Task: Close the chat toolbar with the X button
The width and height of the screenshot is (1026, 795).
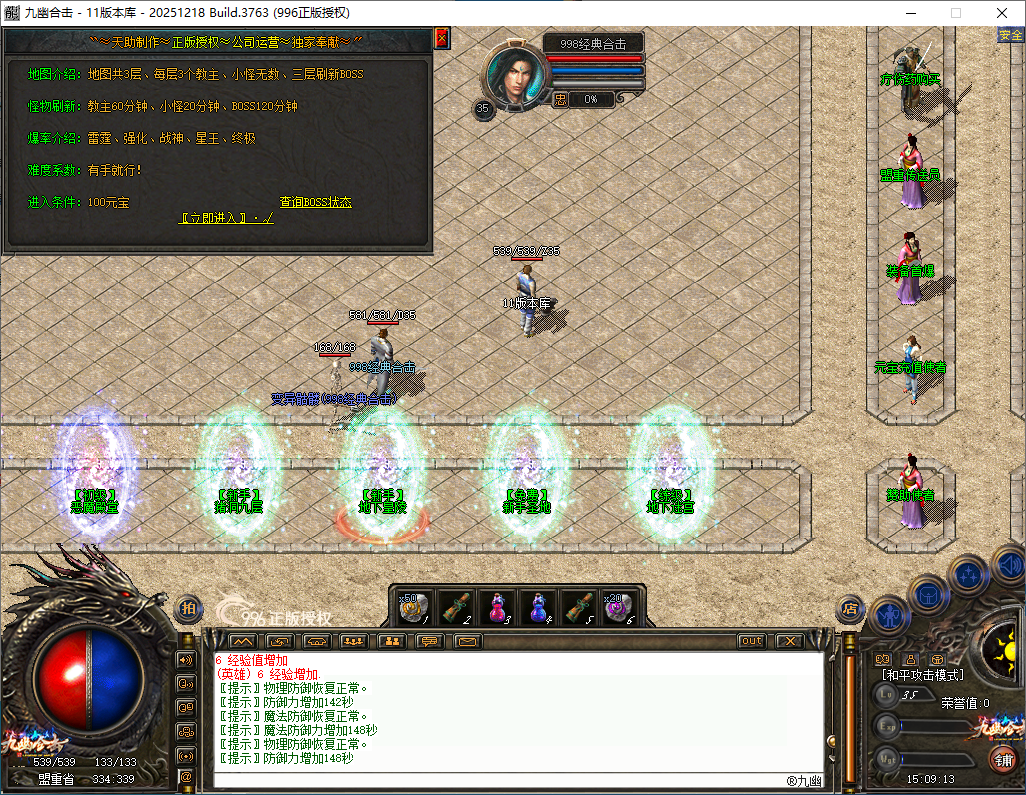Action: click(x=790, y=641)
